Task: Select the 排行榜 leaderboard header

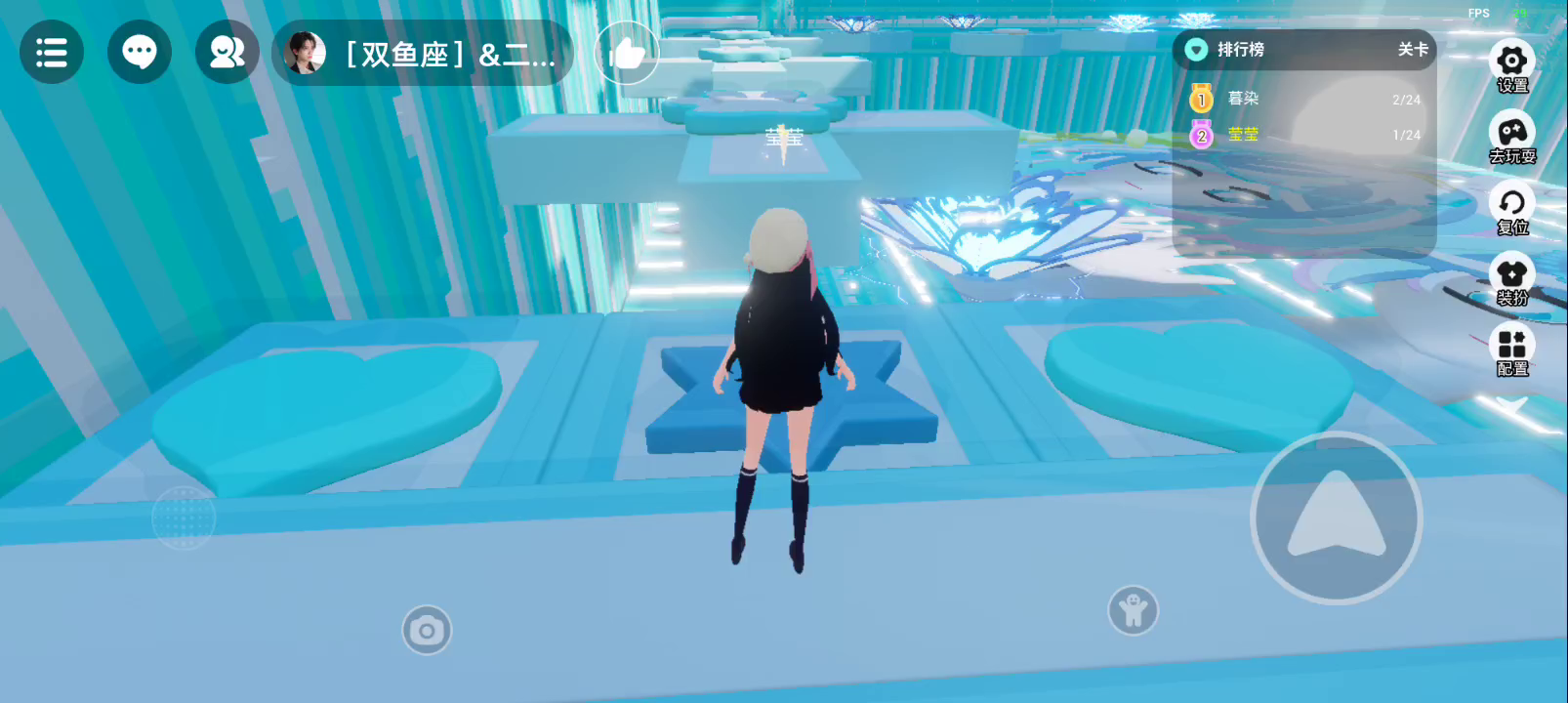Action: [x=1240, y=50]
